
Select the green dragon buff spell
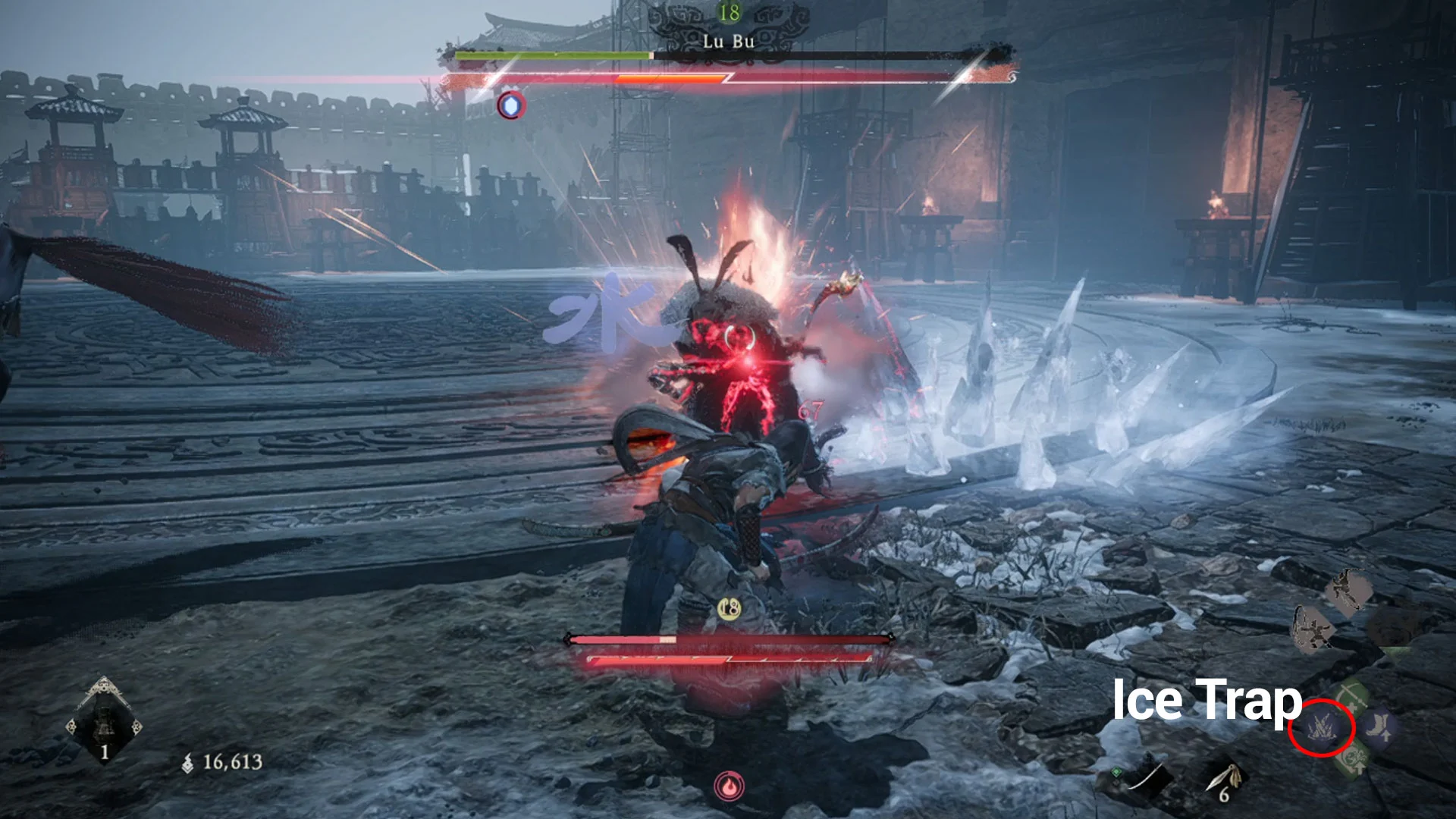pos(1352,760)
